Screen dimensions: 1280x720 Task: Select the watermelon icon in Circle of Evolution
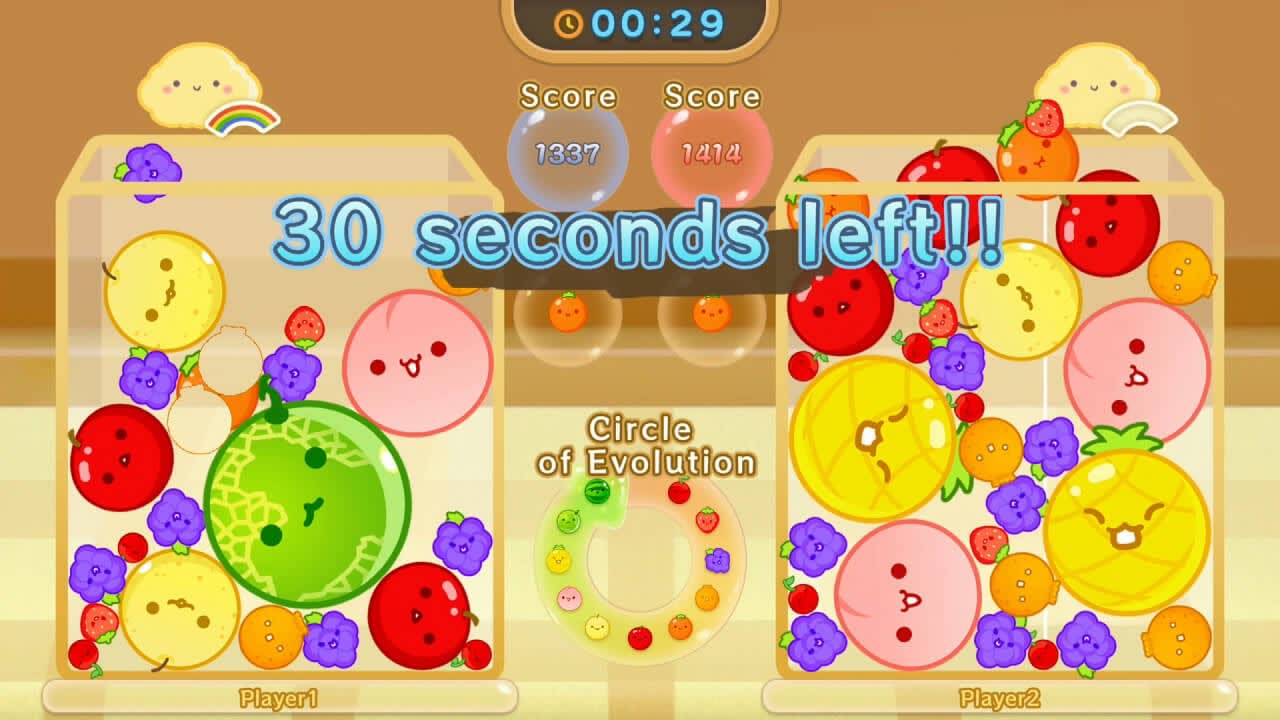tap(596, 492)
